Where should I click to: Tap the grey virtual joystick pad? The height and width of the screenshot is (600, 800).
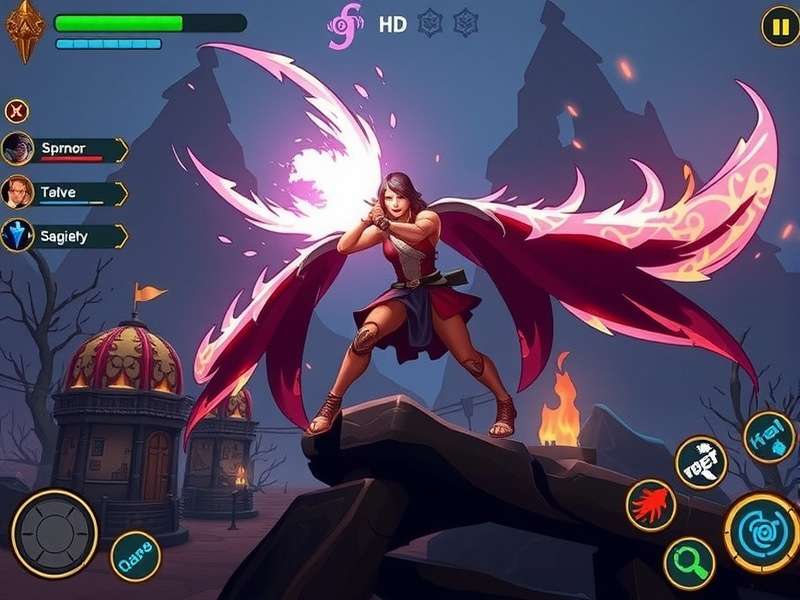click(x=54, y=533)
